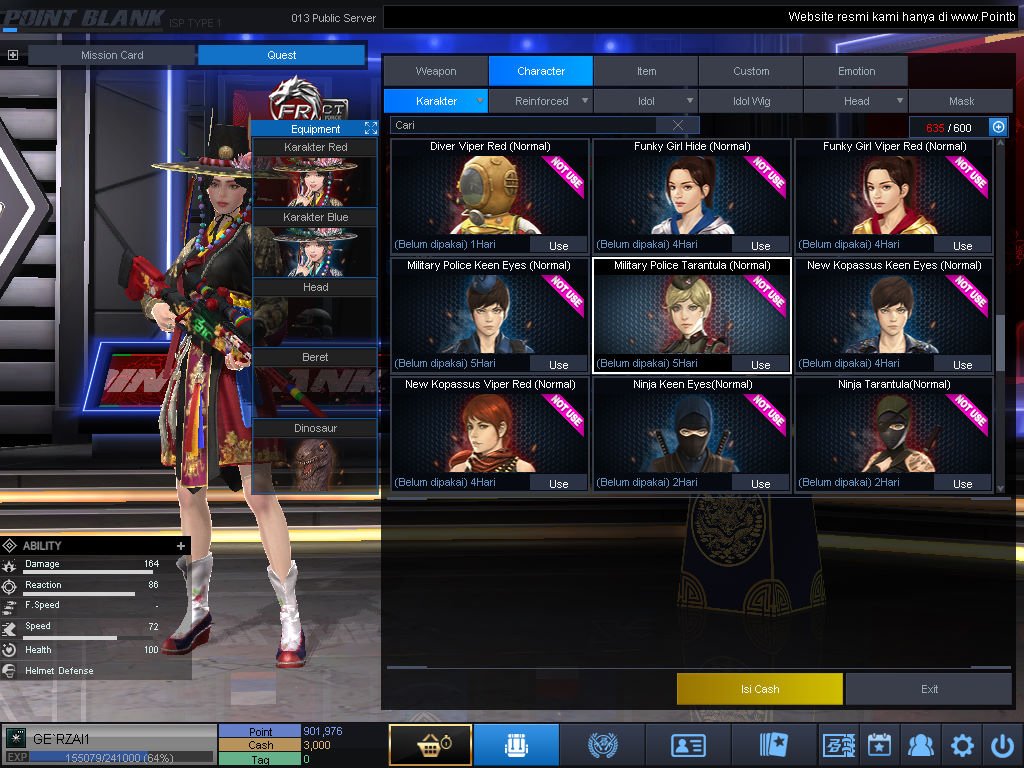The image size is (1024, 768).
Task: Switch to the Emotion tab
Action: click(856, 71)
